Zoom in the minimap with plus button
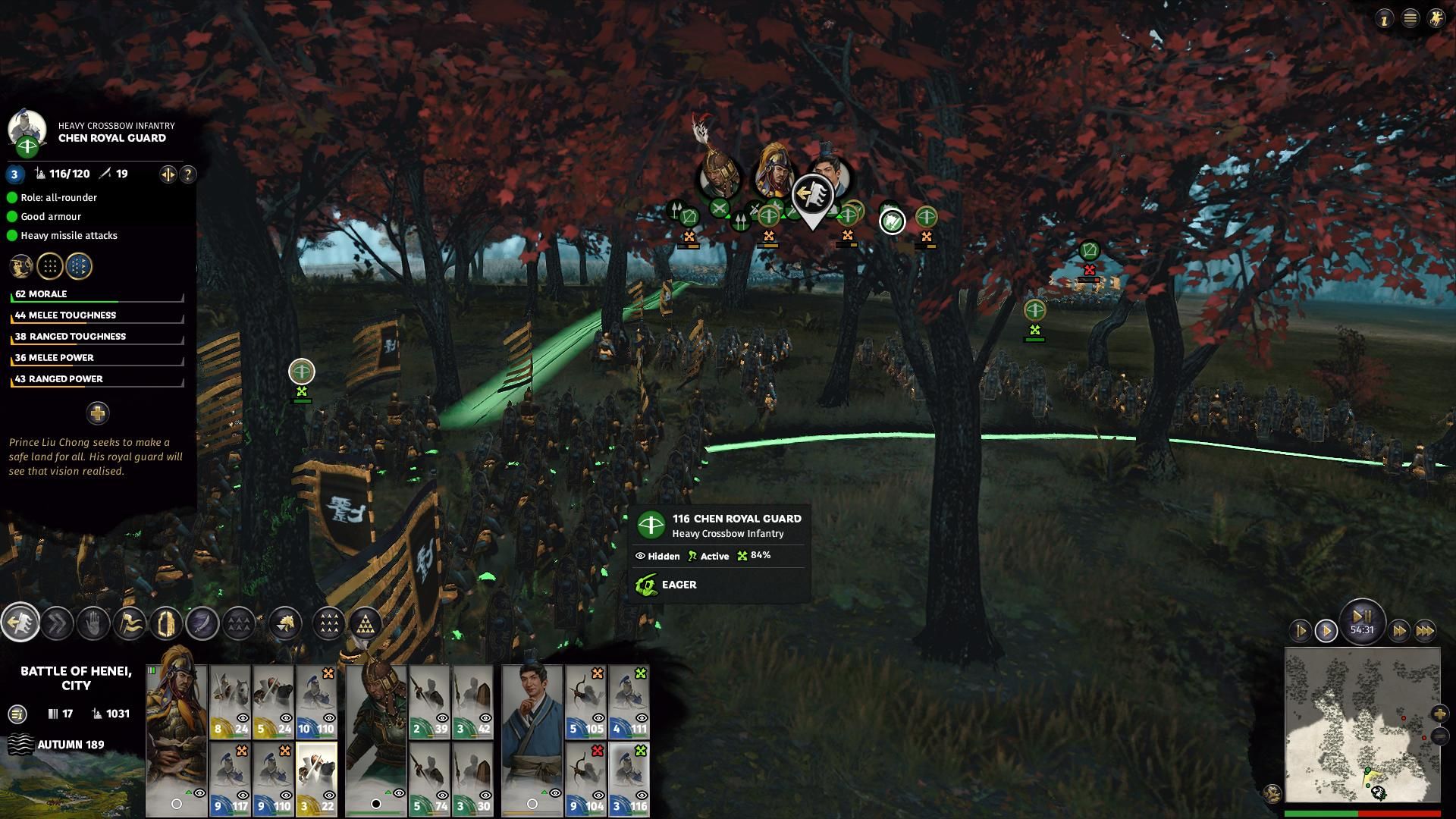This screenshot has height=819, width=1456. [x=1440, y=714]
